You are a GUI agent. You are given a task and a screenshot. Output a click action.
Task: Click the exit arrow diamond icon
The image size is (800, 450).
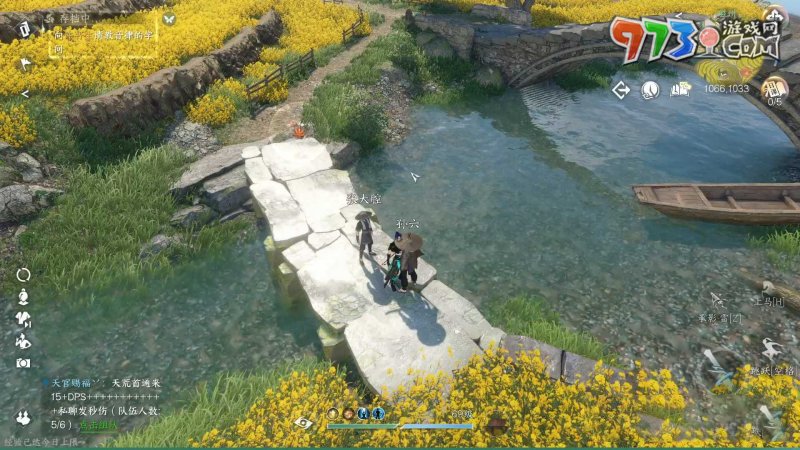[x=621, y=90]
